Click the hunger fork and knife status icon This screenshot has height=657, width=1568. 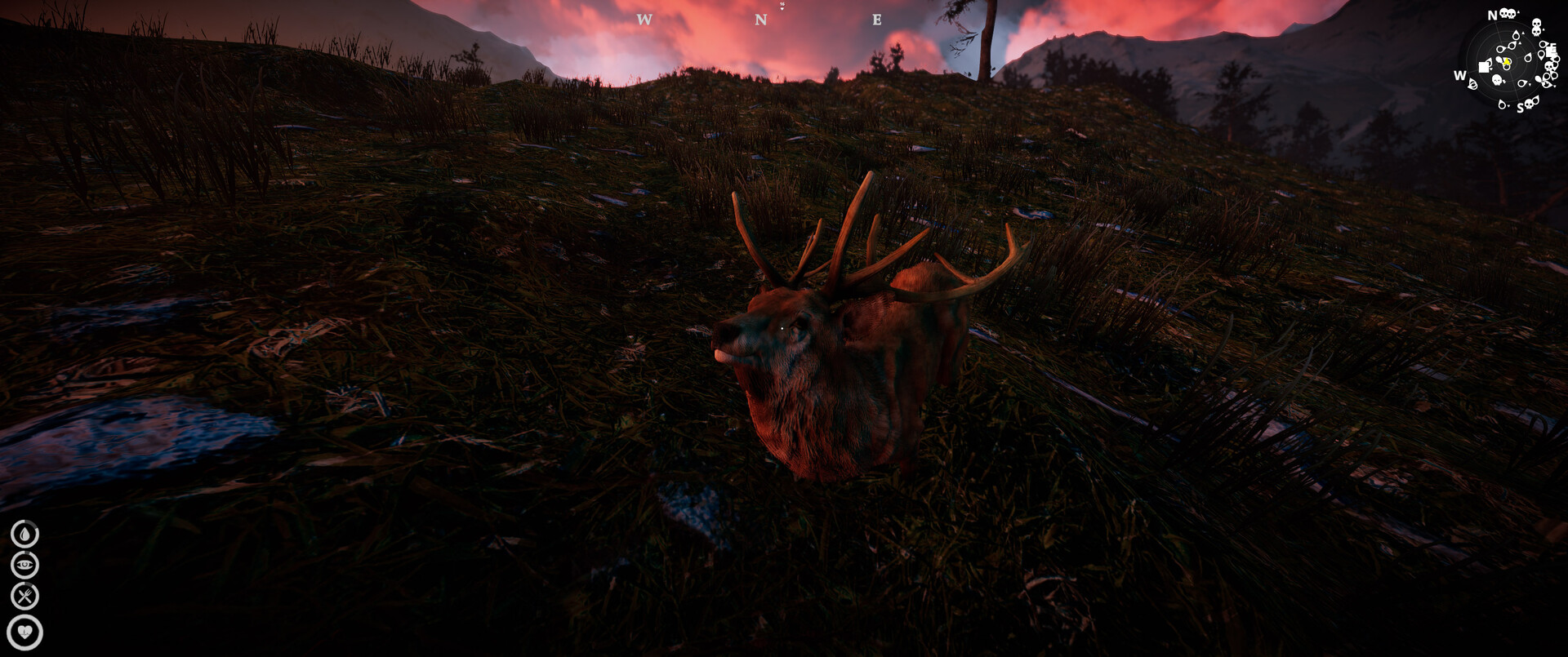(25, 595)
